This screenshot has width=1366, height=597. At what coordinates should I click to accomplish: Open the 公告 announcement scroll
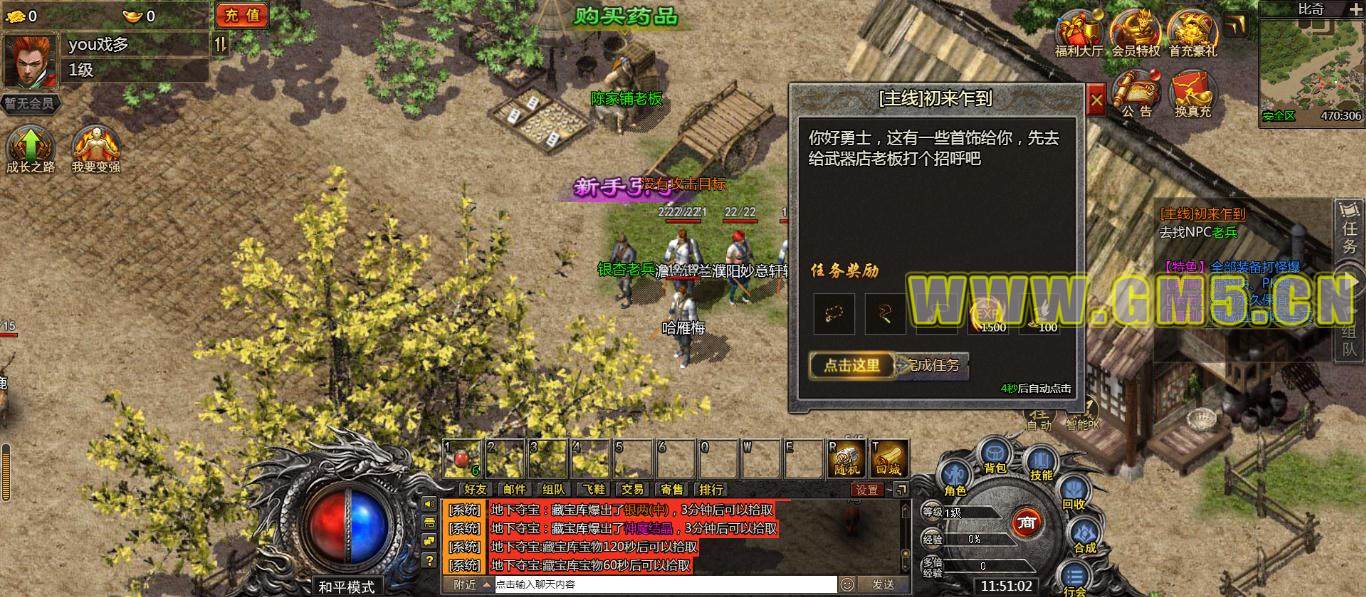1135,92
